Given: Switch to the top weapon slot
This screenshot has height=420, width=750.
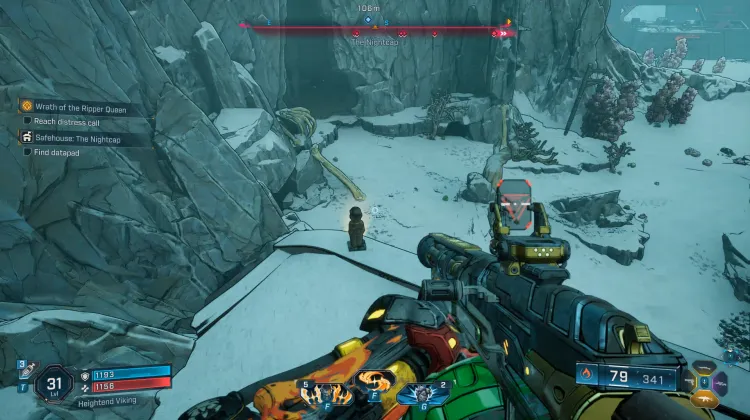Looking at the screenshot, I should pos(705,367).
